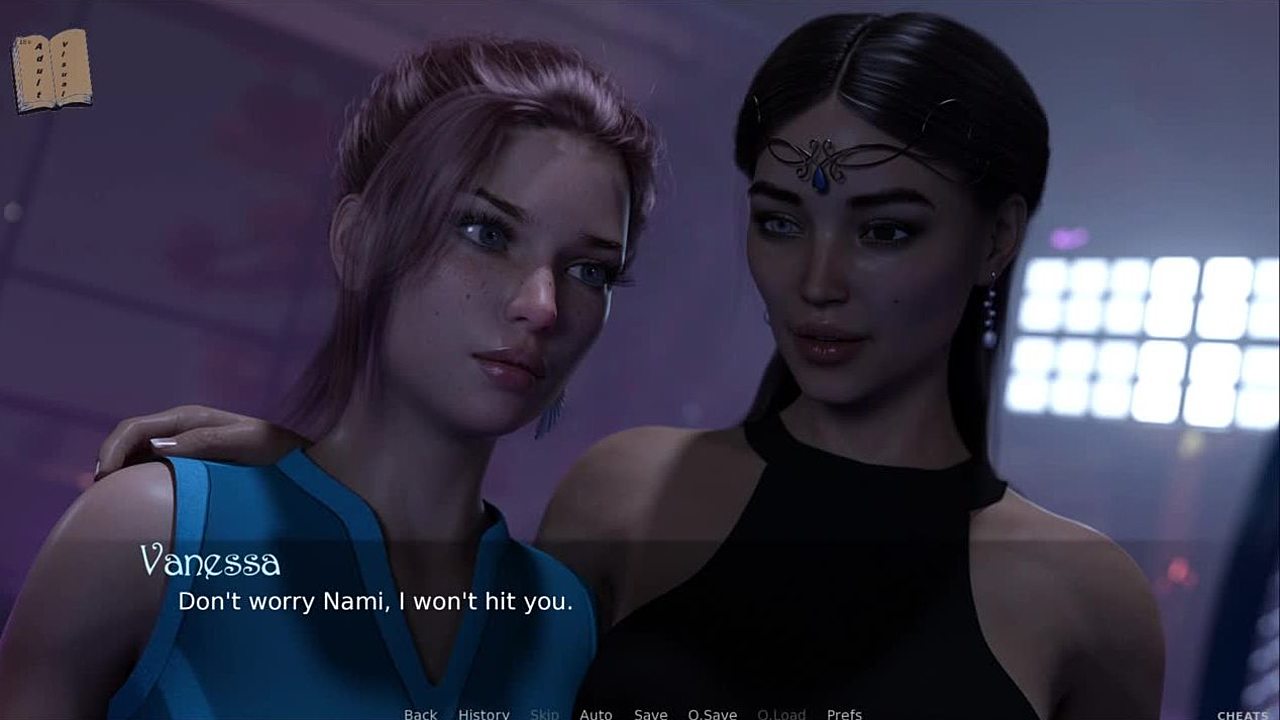Click the greyed-out Skip button

coord(545,714)
